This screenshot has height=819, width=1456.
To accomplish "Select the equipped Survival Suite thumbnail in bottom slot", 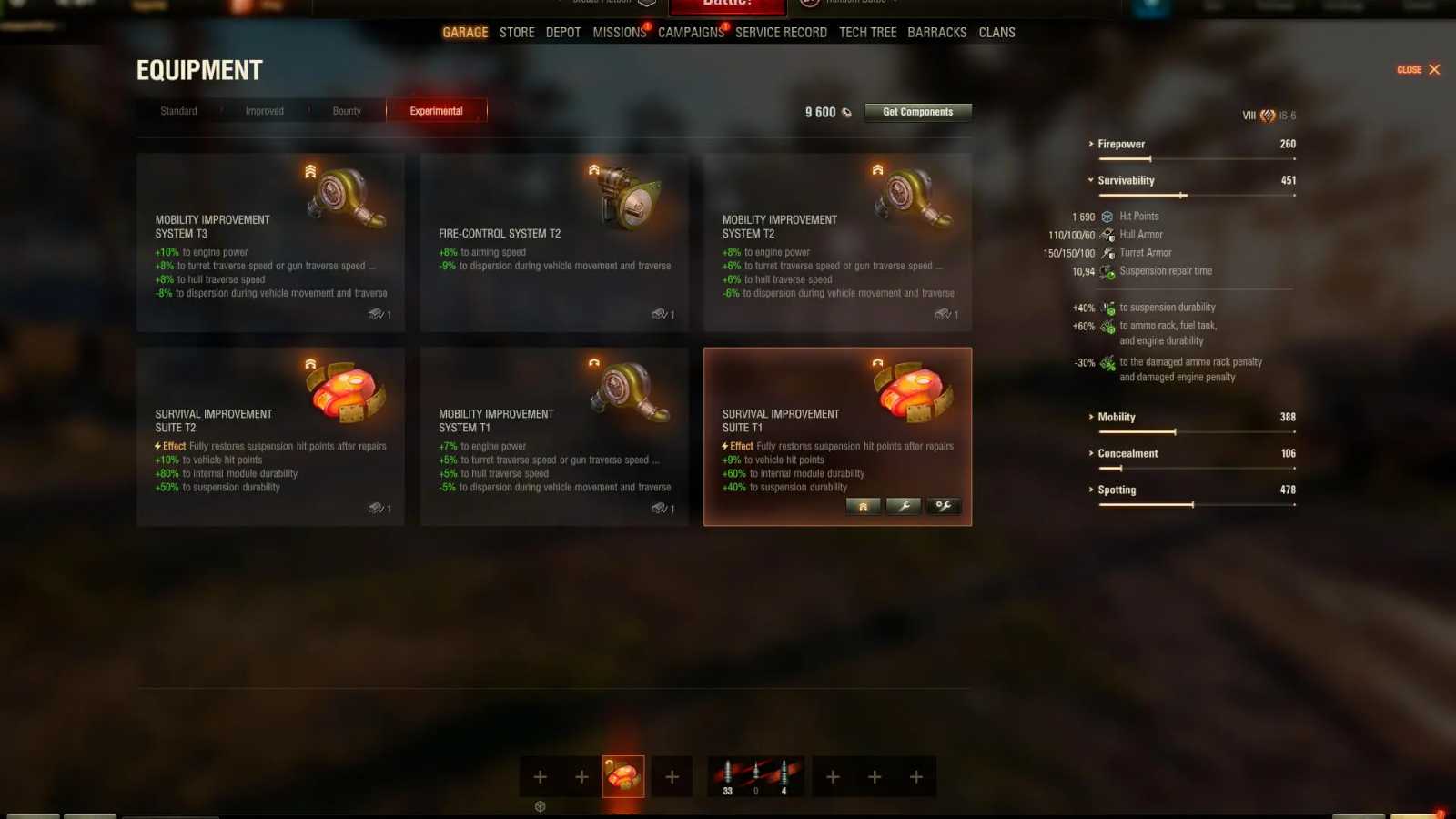I will 623,776.
